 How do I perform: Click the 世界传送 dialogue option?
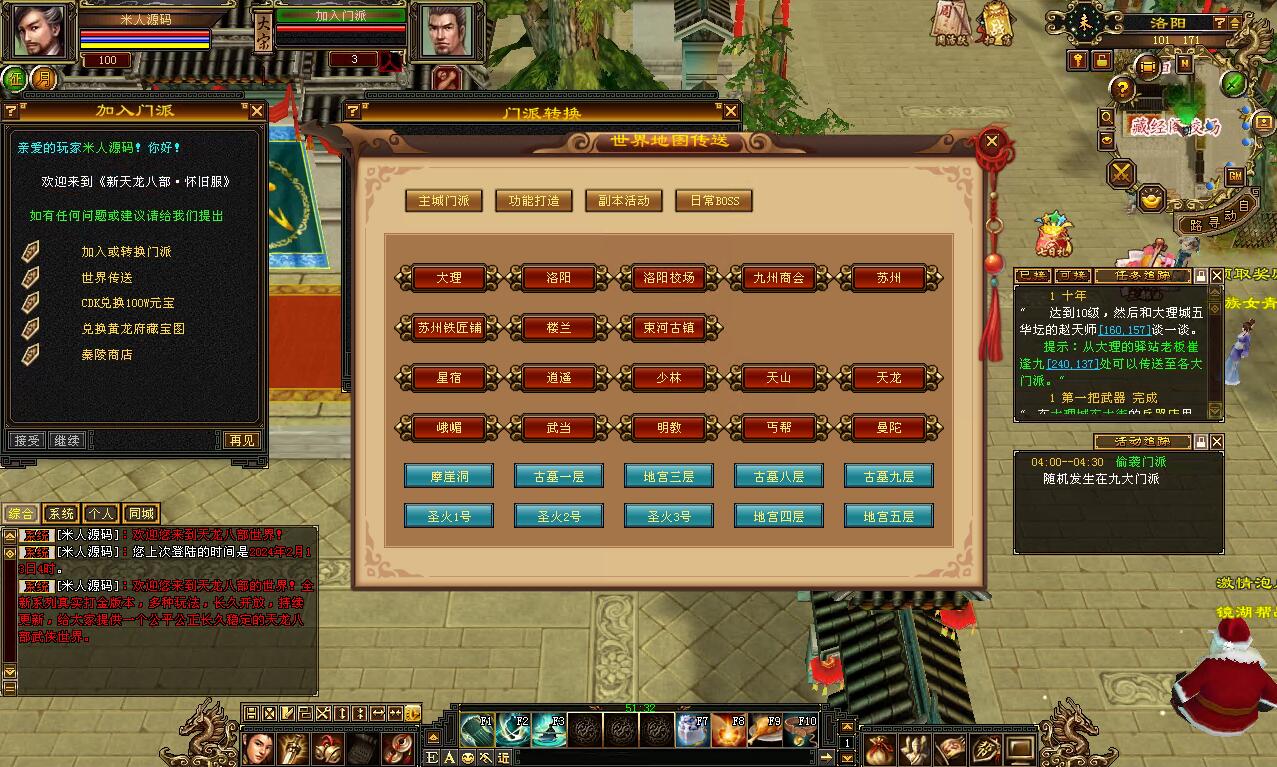(107, 277)
